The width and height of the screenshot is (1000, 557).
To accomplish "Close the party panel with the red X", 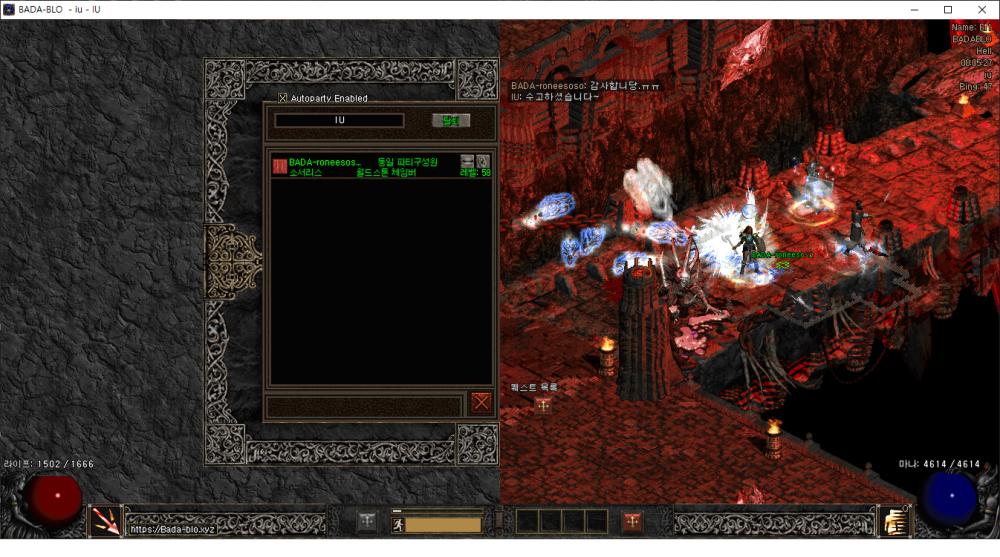I will pyautogui.click(x=482, y=402).
